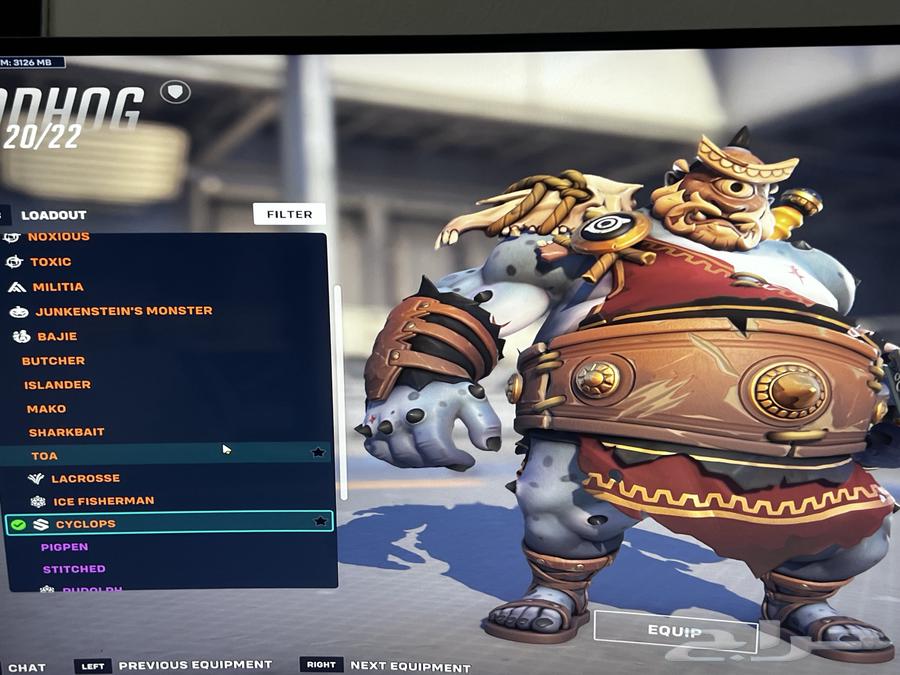Select the Sharkbait skin
Screen dimensions: 900x675
[66, 433]
